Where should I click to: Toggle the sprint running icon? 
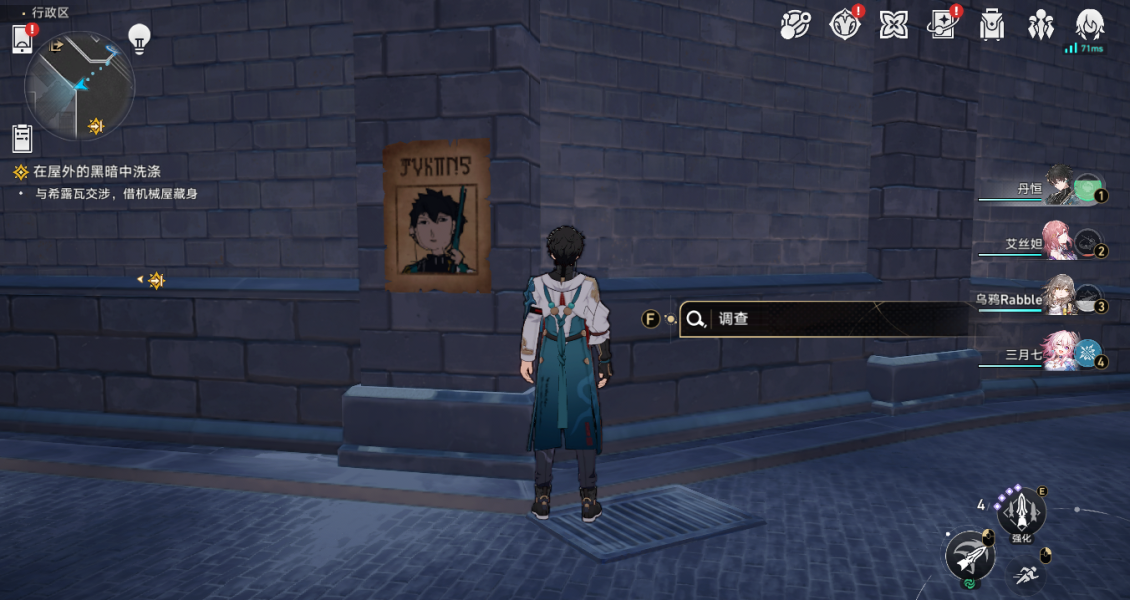[1025, 575]
